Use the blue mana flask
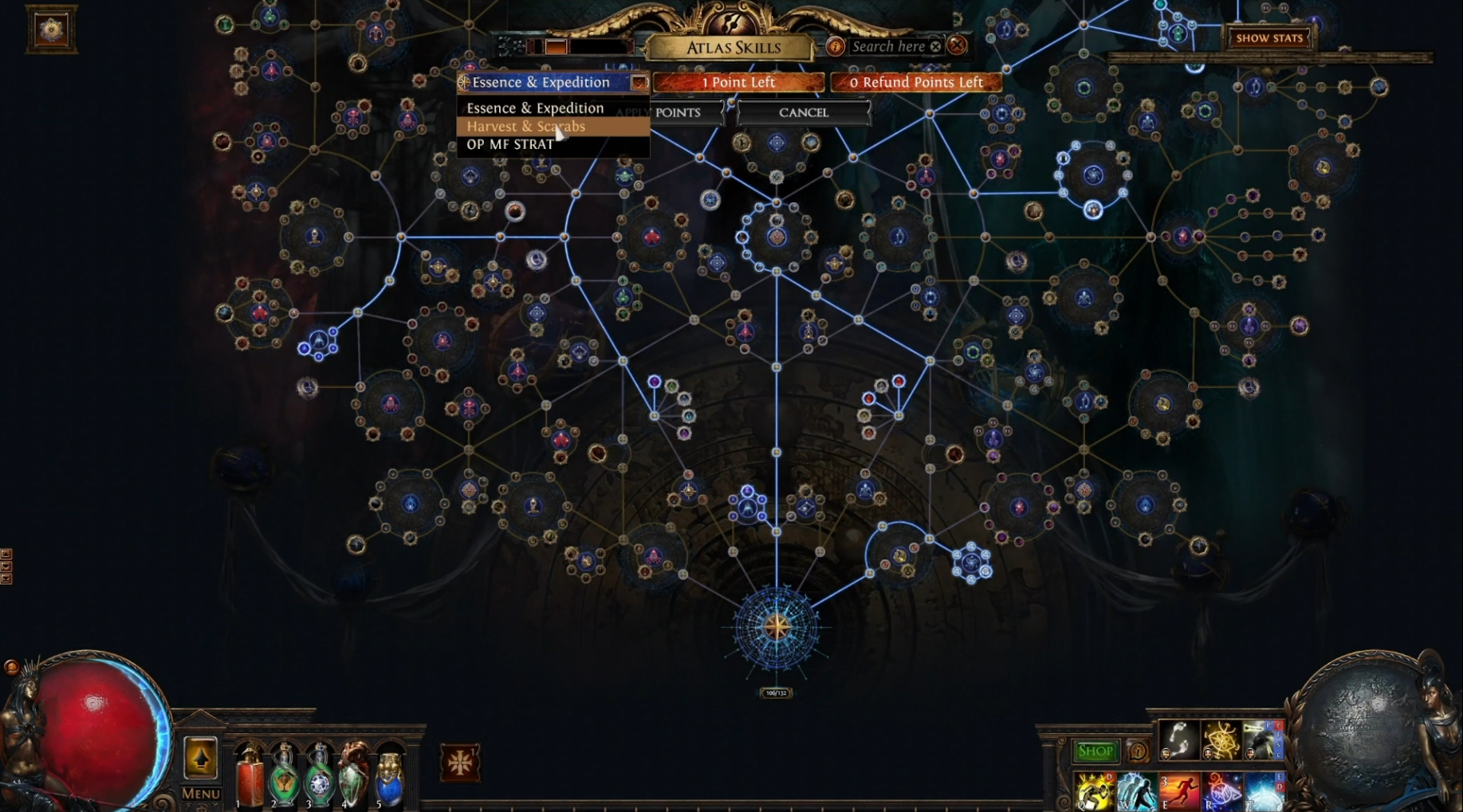 [389, 779]
